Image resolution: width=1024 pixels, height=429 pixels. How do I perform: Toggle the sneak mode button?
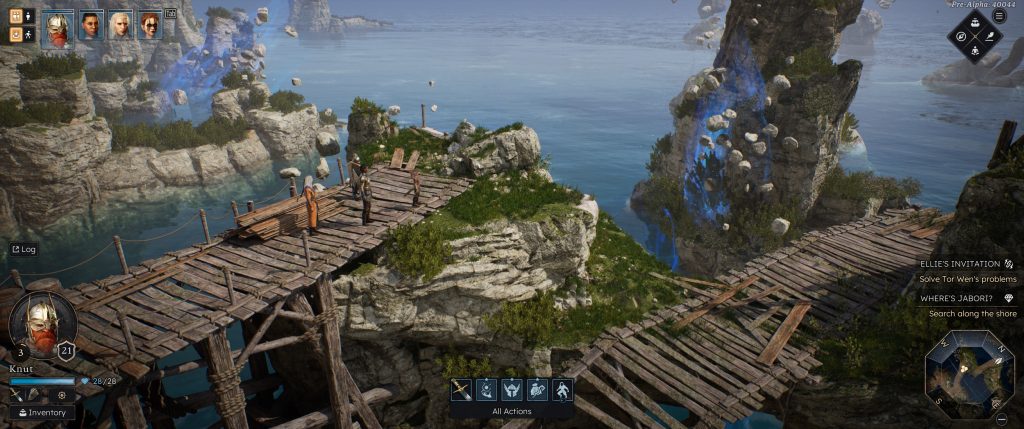click(x=17, y=34)
